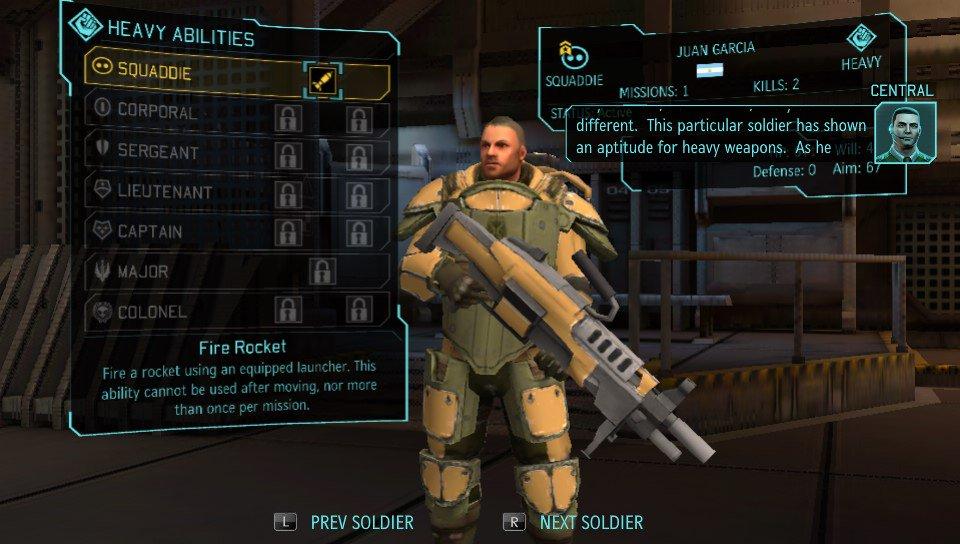Go to the previous soldier
The image size is (960, 544).
[x=345, y=522]
